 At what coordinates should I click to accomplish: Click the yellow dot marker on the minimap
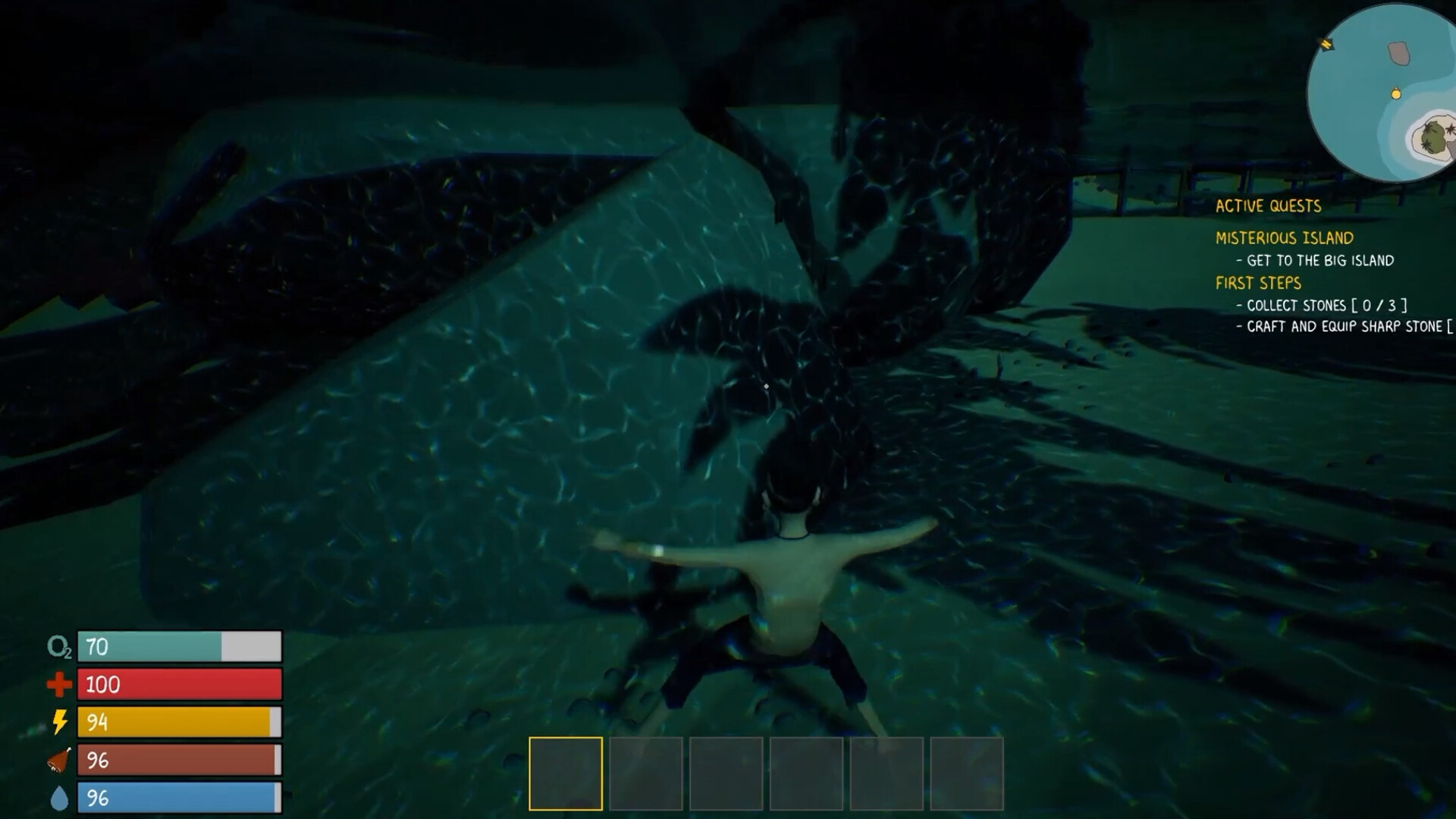(1395, 95)
